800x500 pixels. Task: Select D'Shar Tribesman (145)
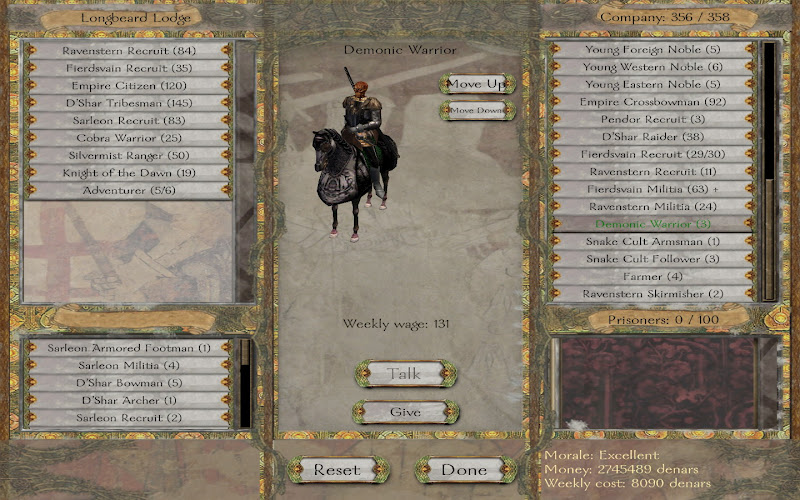click(128, 103)
